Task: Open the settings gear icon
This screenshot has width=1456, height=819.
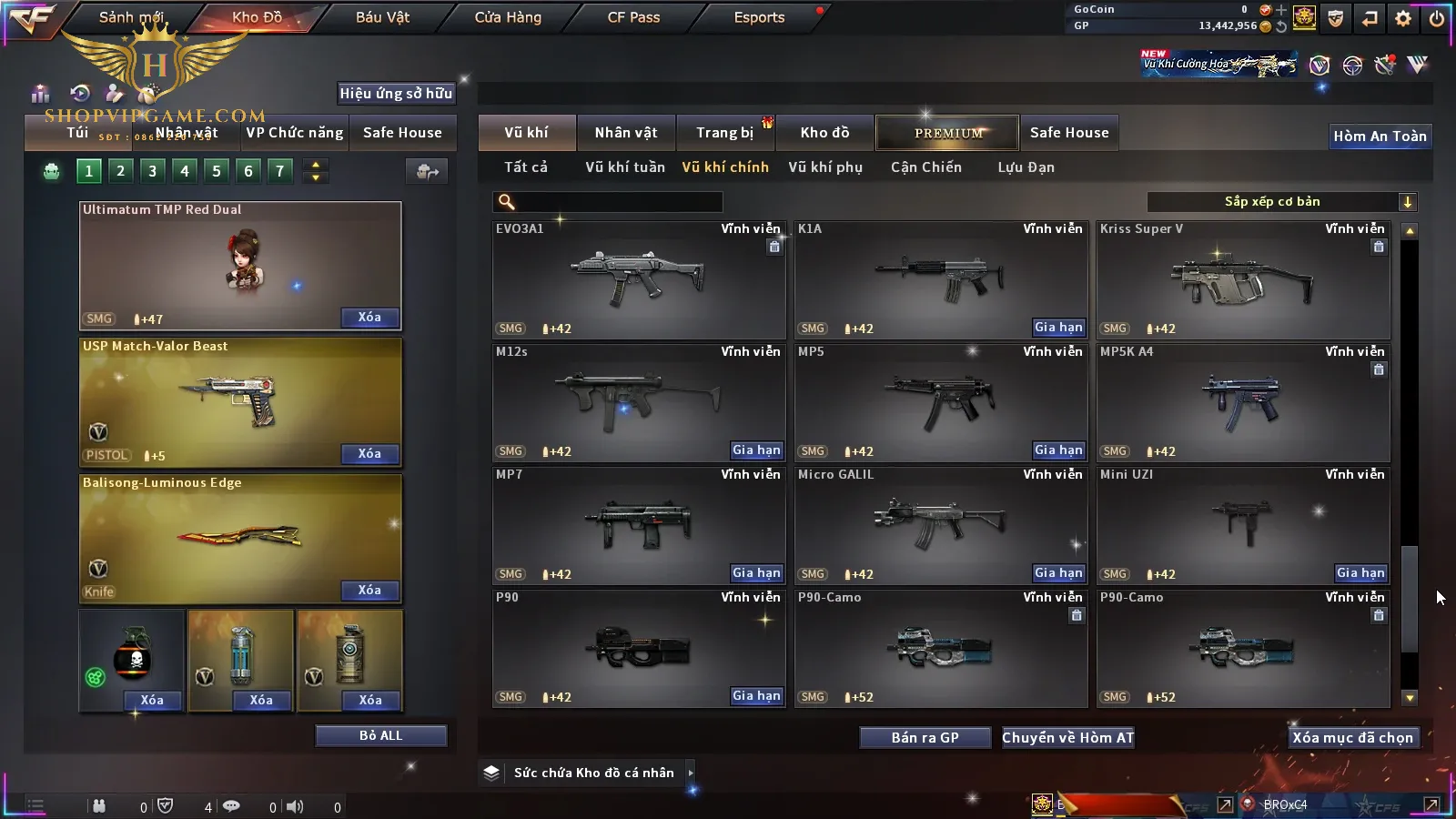Action: point(1402,18)
